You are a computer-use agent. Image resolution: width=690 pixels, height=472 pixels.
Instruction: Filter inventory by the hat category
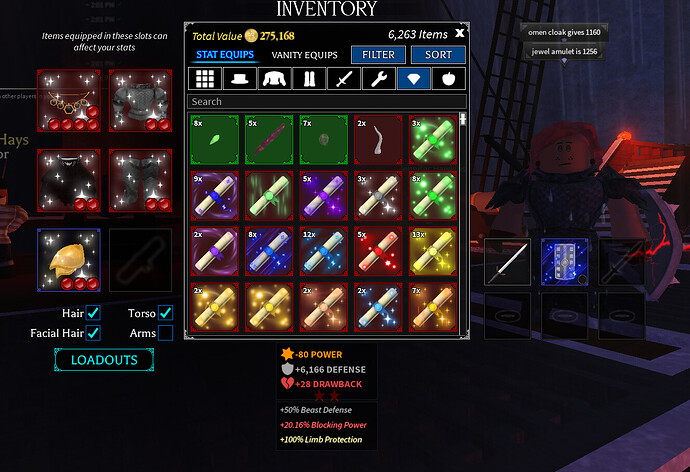click(x=238, y=79)
